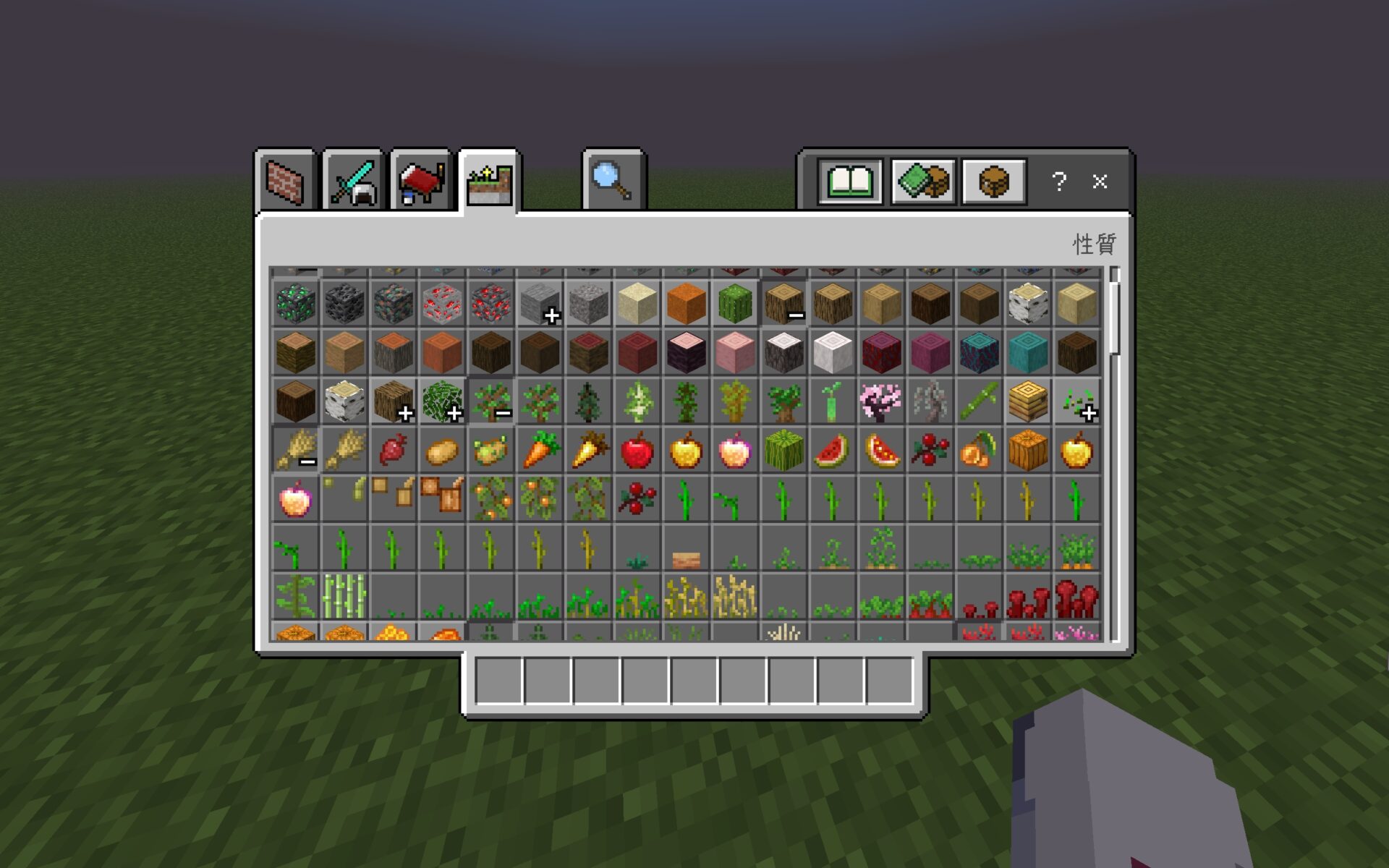This screenshot has width=1389, height=868.
Task: Show the survival inventory with book and chest
Action: tap(922, 182)
